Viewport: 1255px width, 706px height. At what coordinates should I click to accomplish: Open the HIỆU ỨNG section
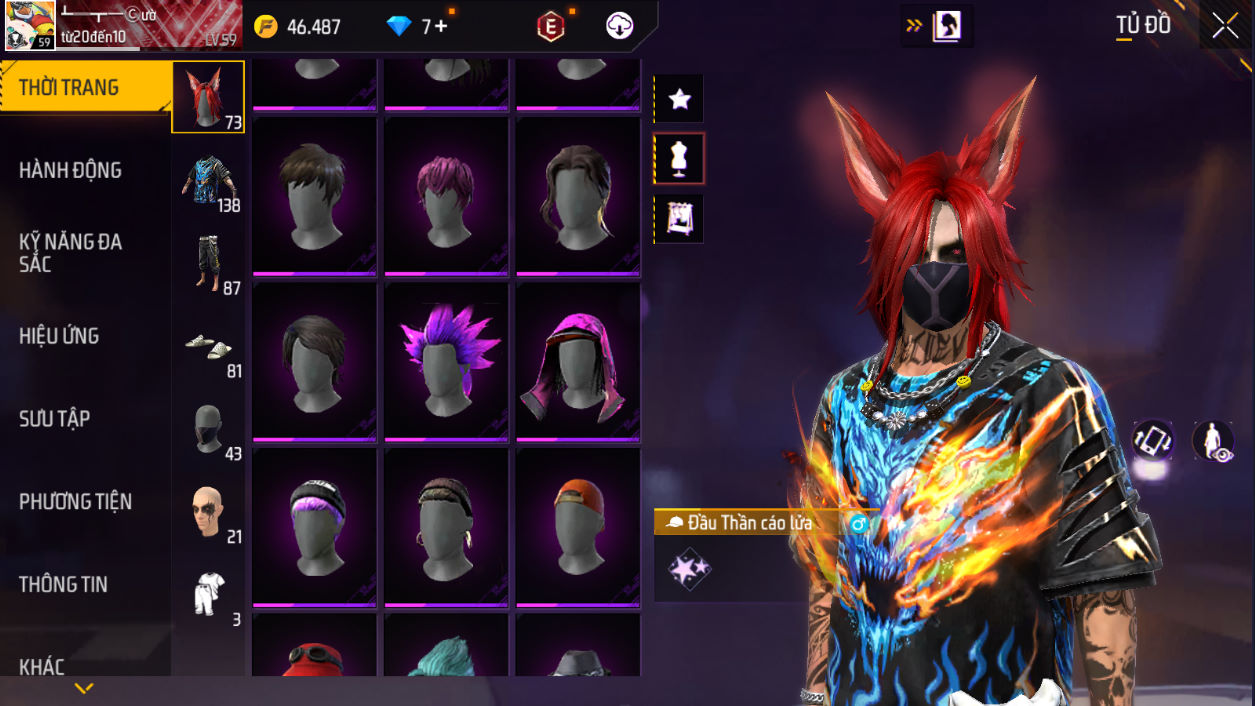point(60,336)
